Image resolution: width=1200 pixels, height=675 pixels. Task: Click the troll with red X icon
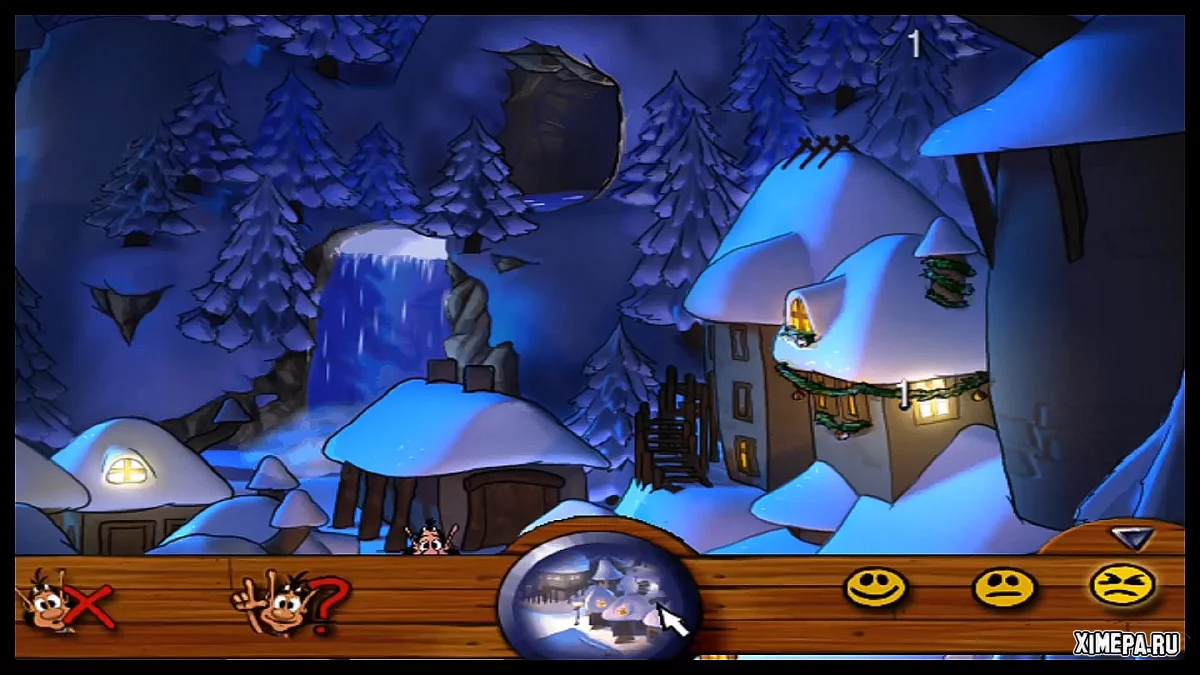coord(67,603)
